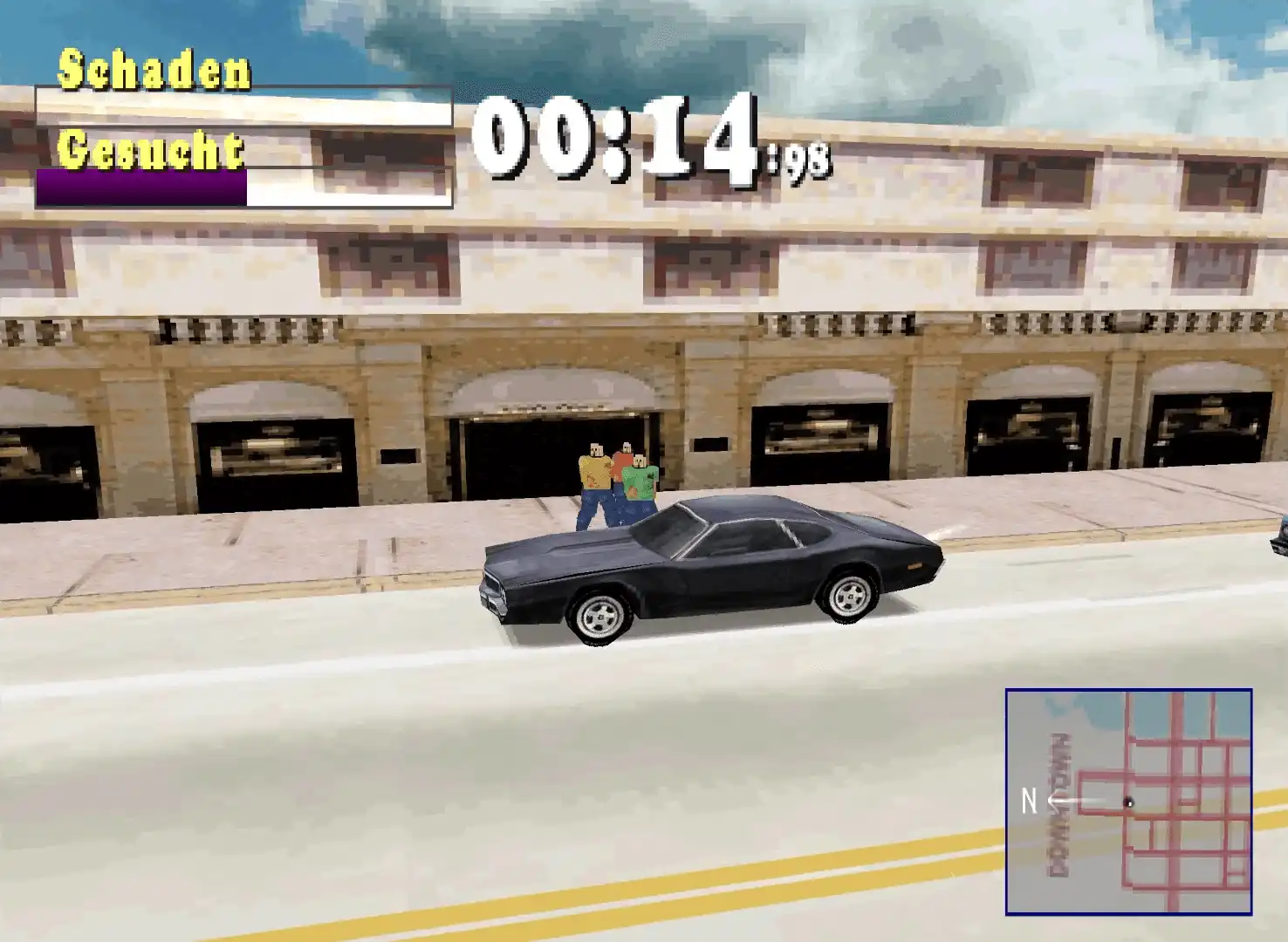Click the white heading arrow on the minimap
The height and width of the screenshot is (942, 1288).
pos(1080,799)
